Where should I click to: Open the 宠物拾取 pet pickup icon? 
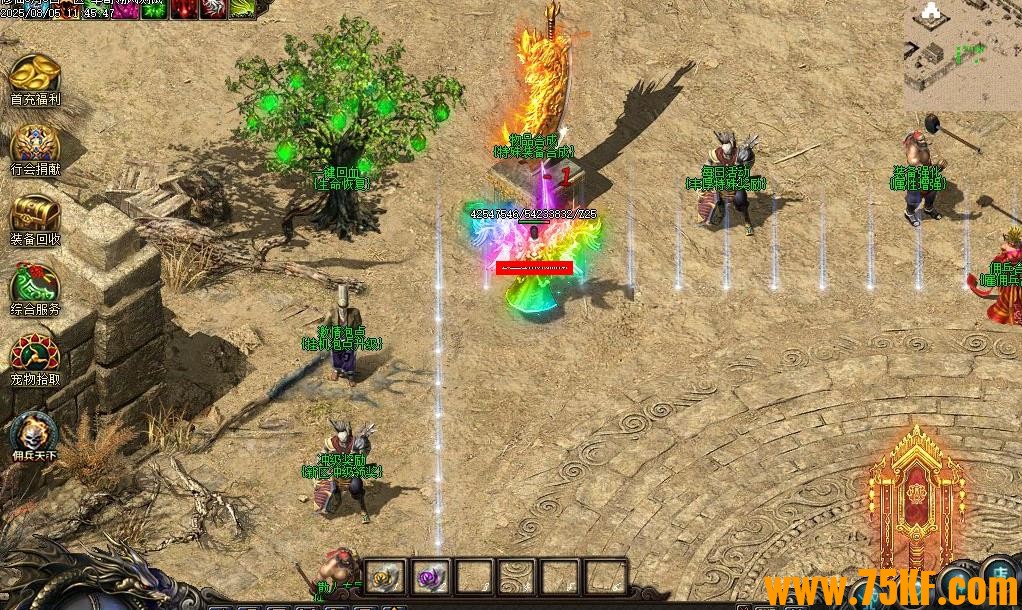coord(35,354)
